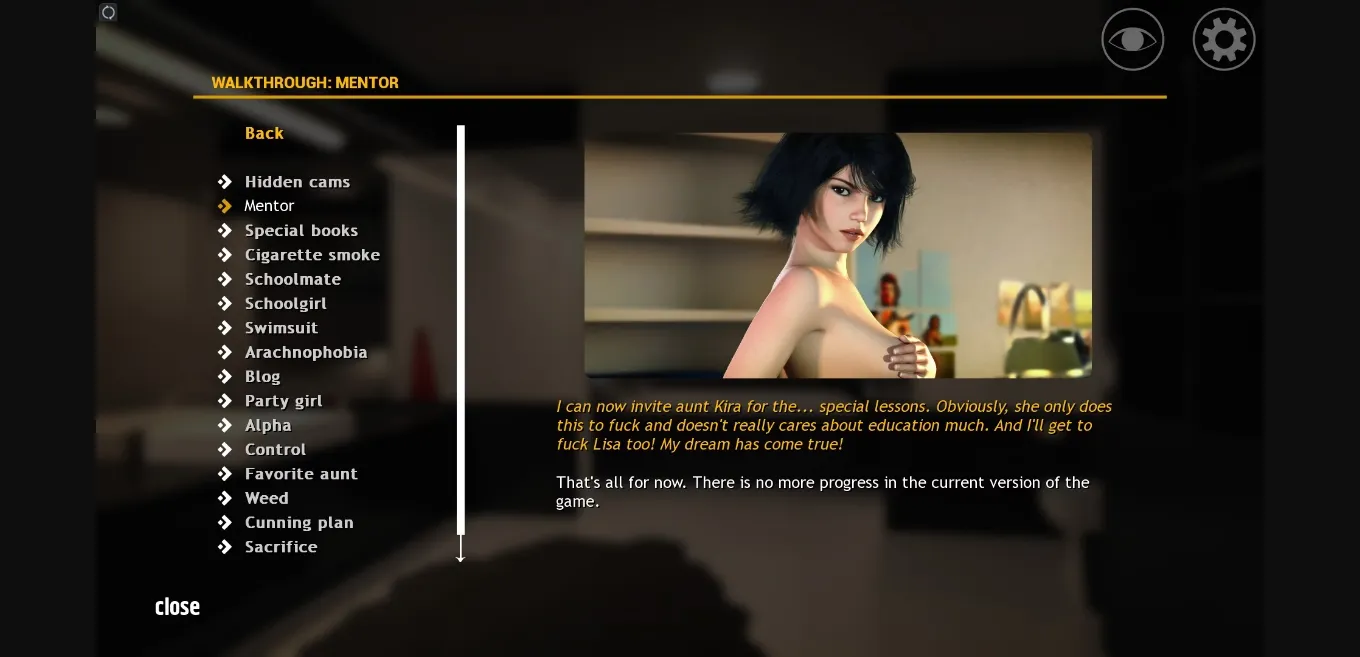Open settings via the gear icon
The height and width of the screenshot is (657, 1360).
(x=1224, y=40)
